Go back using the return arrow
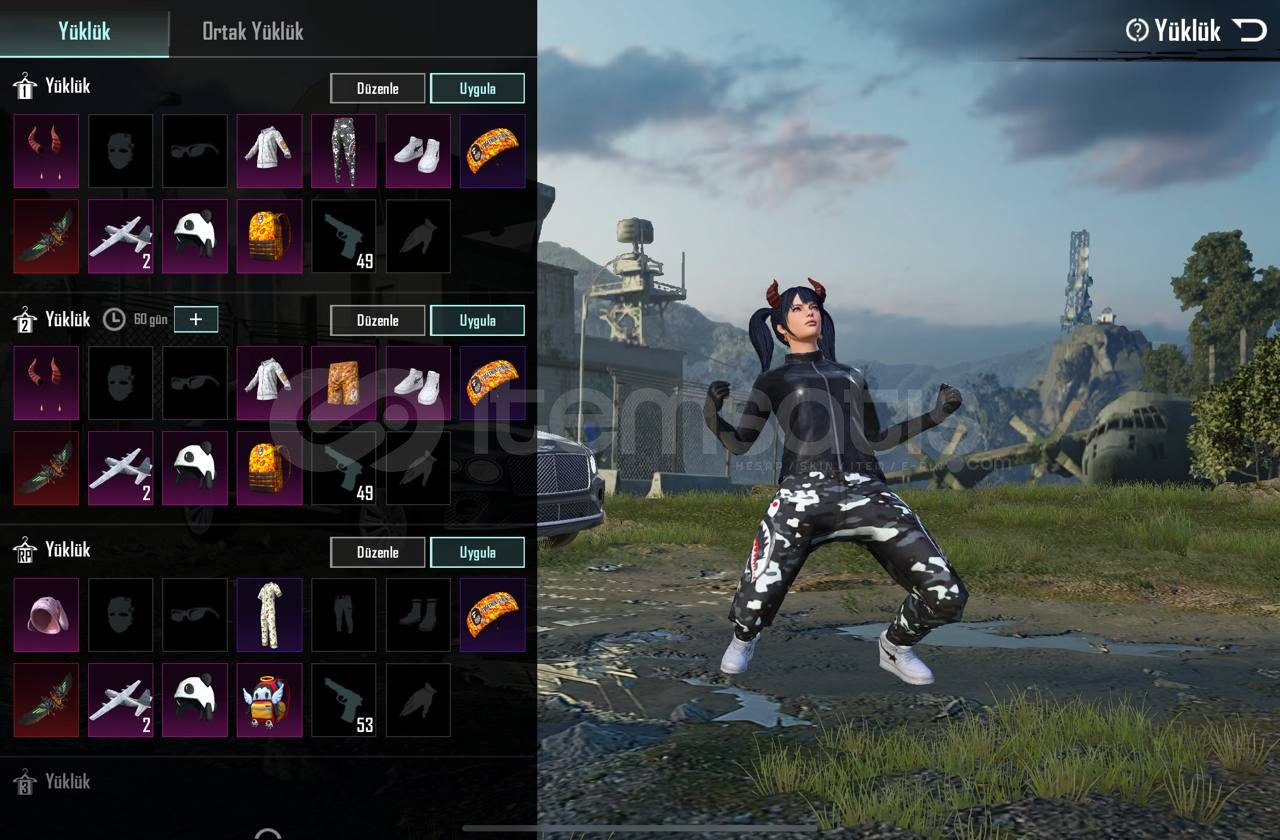This screenshot has width=1280, height=840. [x=1249, y=31]
